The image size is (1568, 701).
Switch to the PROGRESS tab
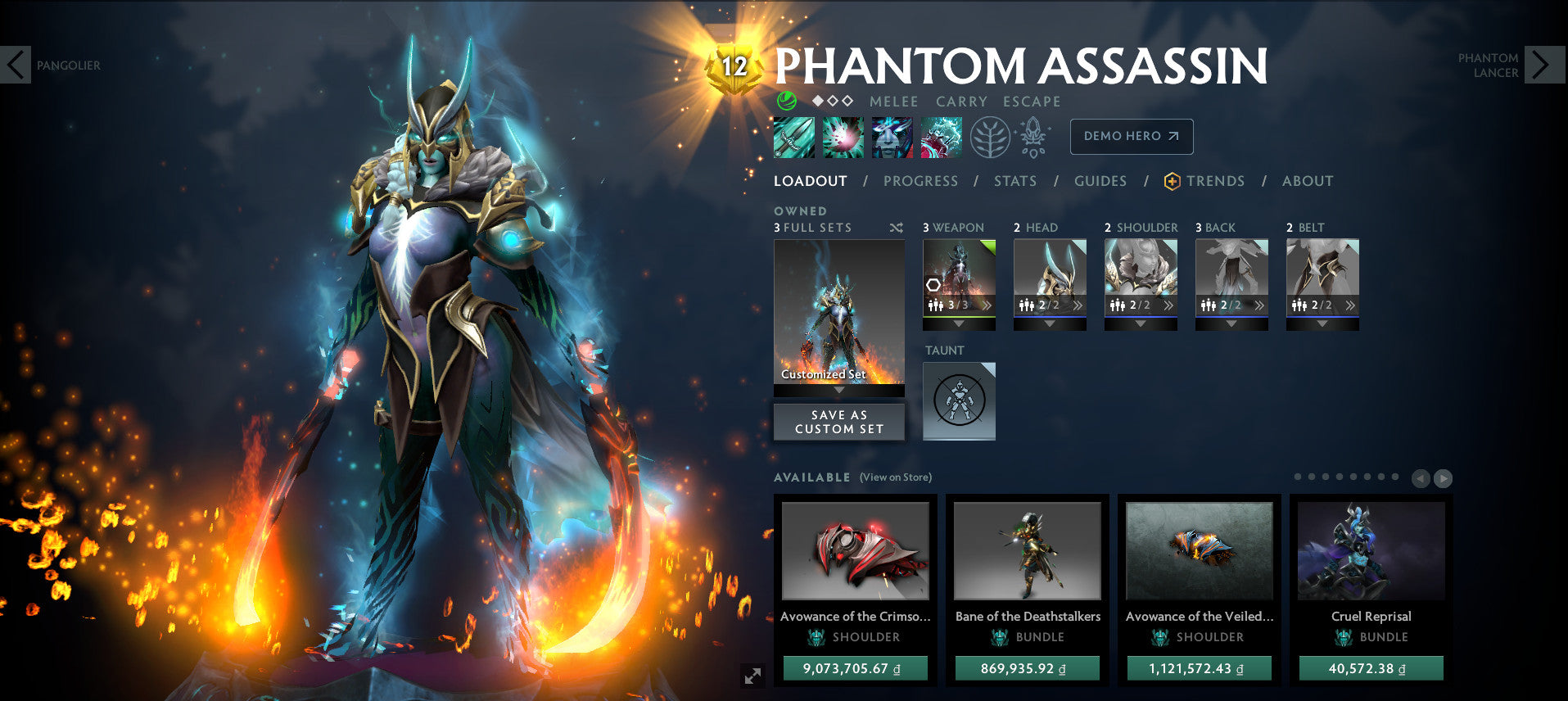(920, 181)
